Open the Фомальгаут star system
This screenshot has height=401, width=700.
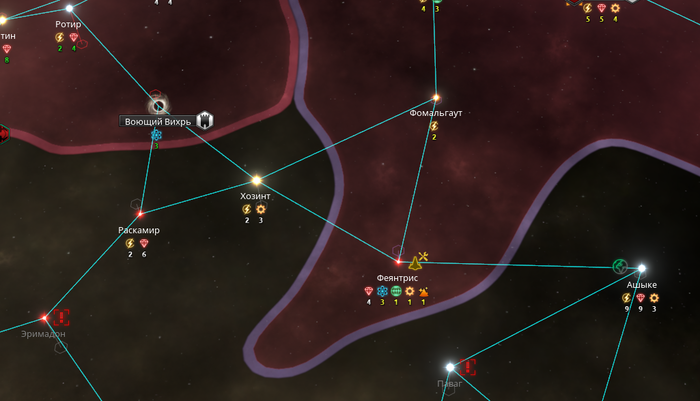435,98
